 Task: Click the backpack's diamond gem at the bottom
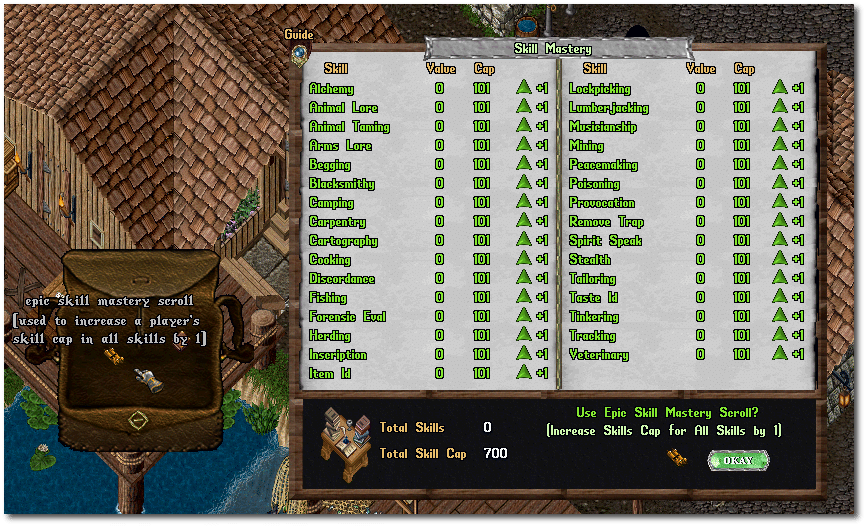(x=137, y=420)
